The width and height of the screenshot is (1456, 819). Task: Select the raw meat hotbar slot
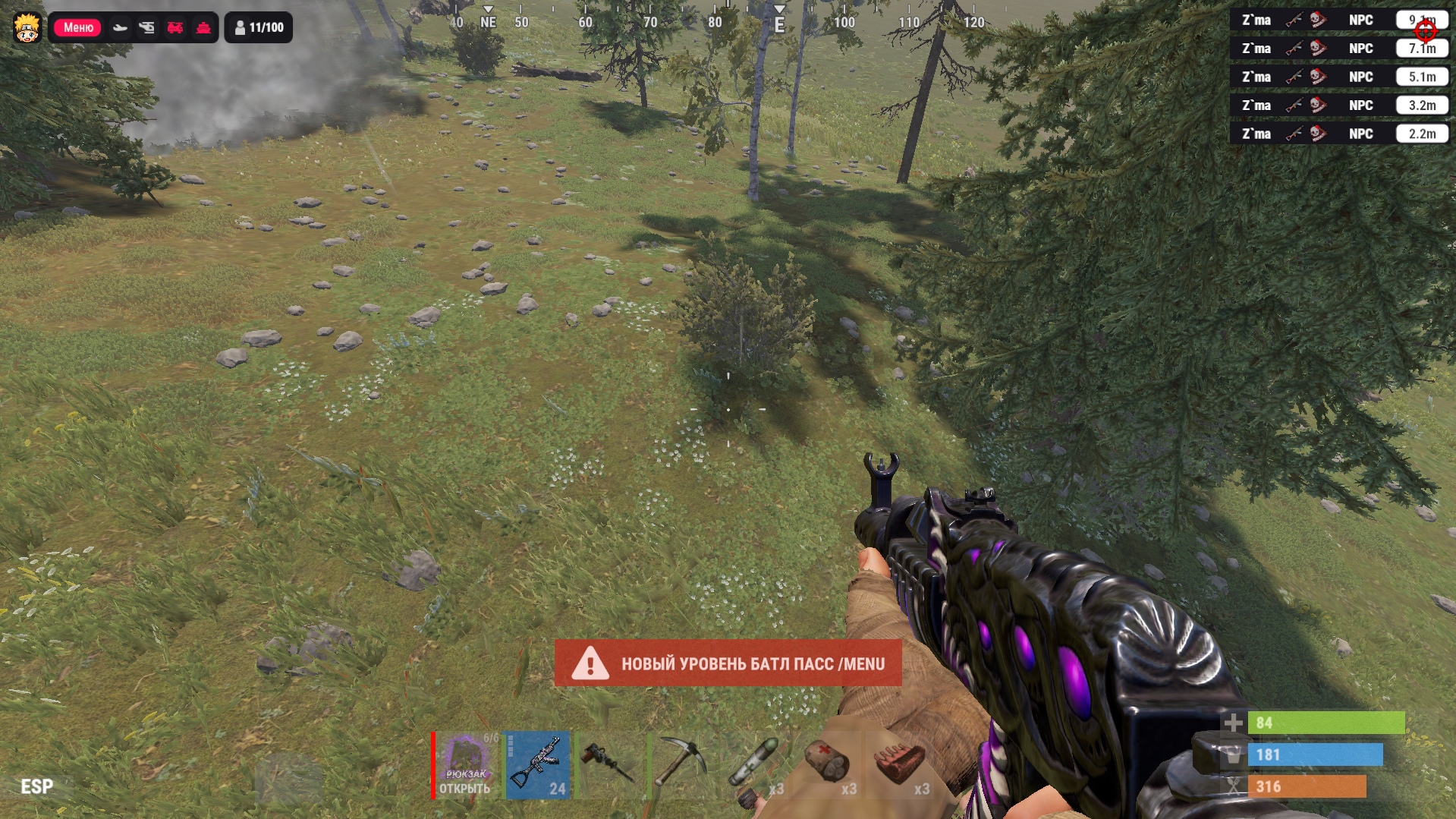coord(899,765)
